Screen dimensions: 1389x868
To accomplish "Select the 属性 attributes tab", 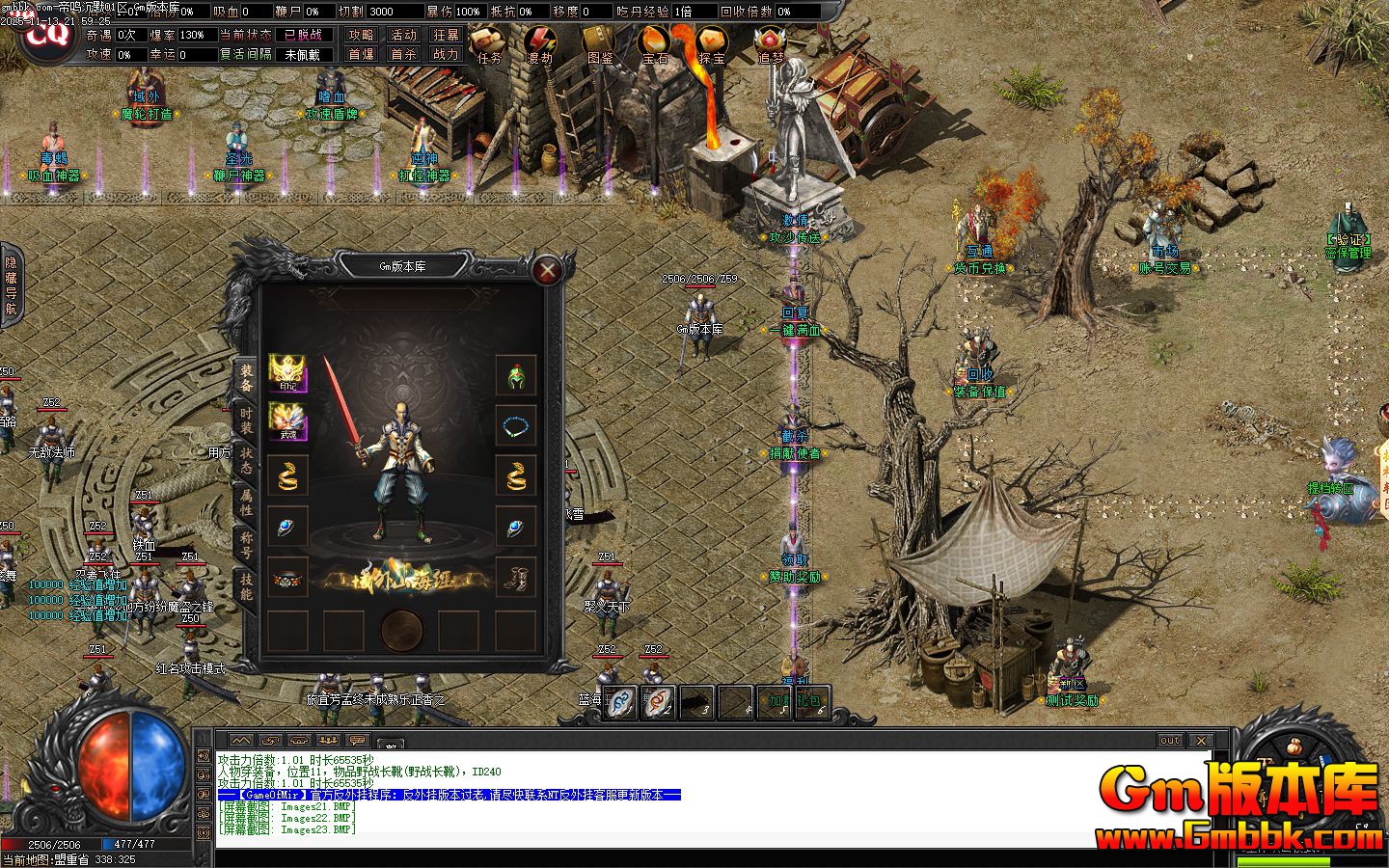I will click(246, 502).
